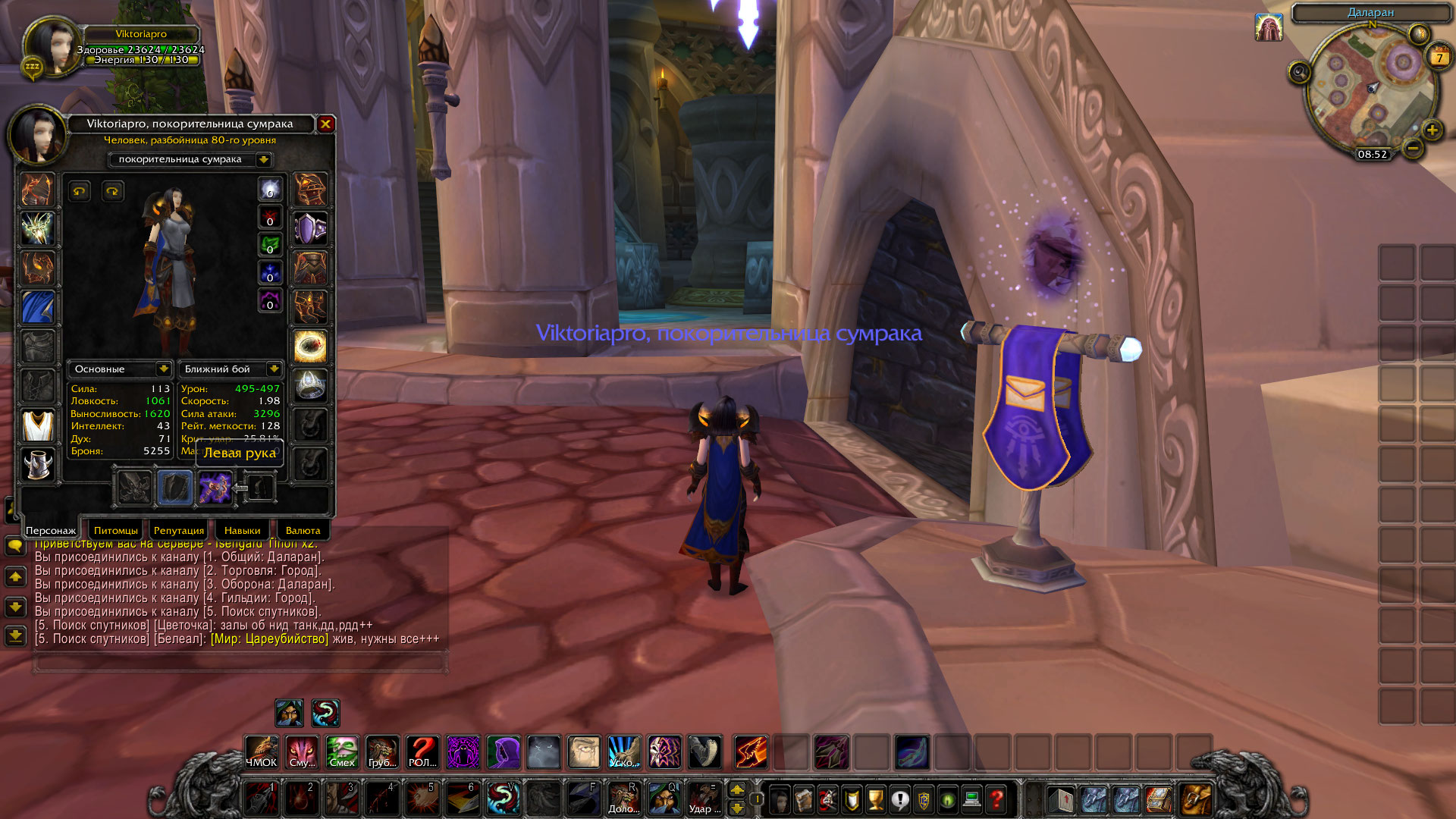1456x819 pixels.
Task: Open the title dropdown 'покорительница сумрака'
Action: (263, 159)
